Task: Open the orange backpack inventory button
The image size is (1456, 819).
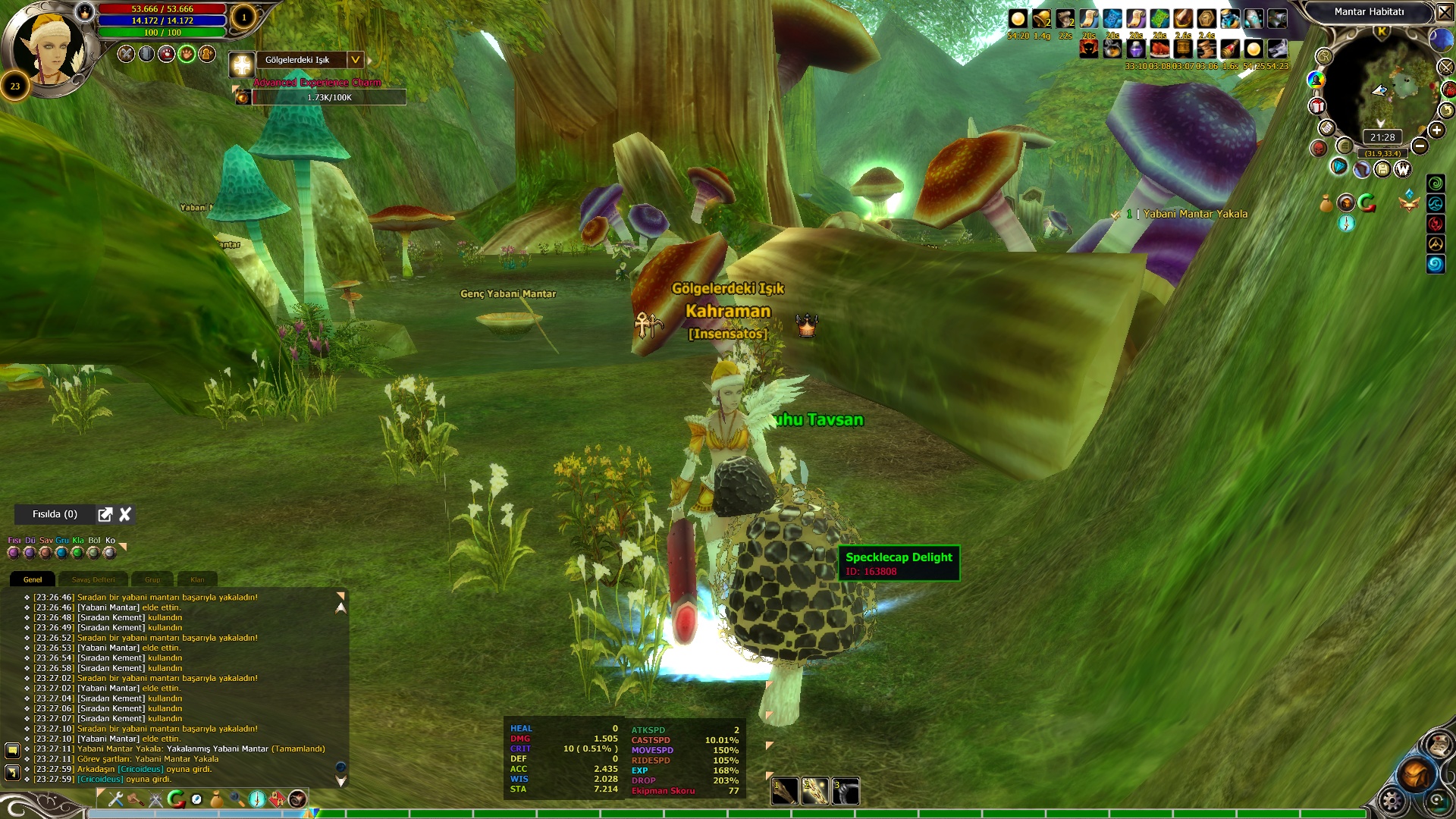Action: click(x=1415, y=774)
